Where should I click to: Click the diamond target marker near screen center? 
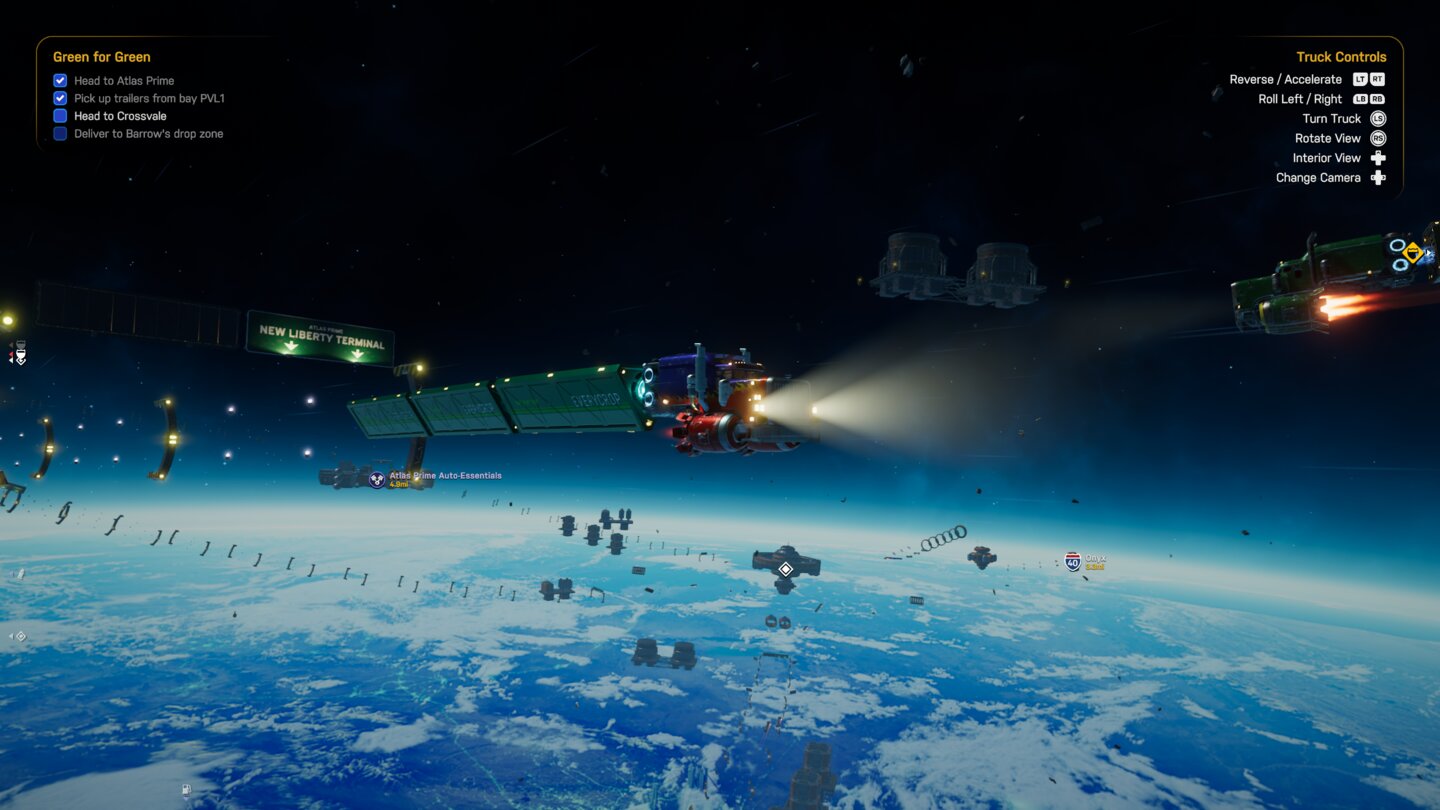[786, 568]
